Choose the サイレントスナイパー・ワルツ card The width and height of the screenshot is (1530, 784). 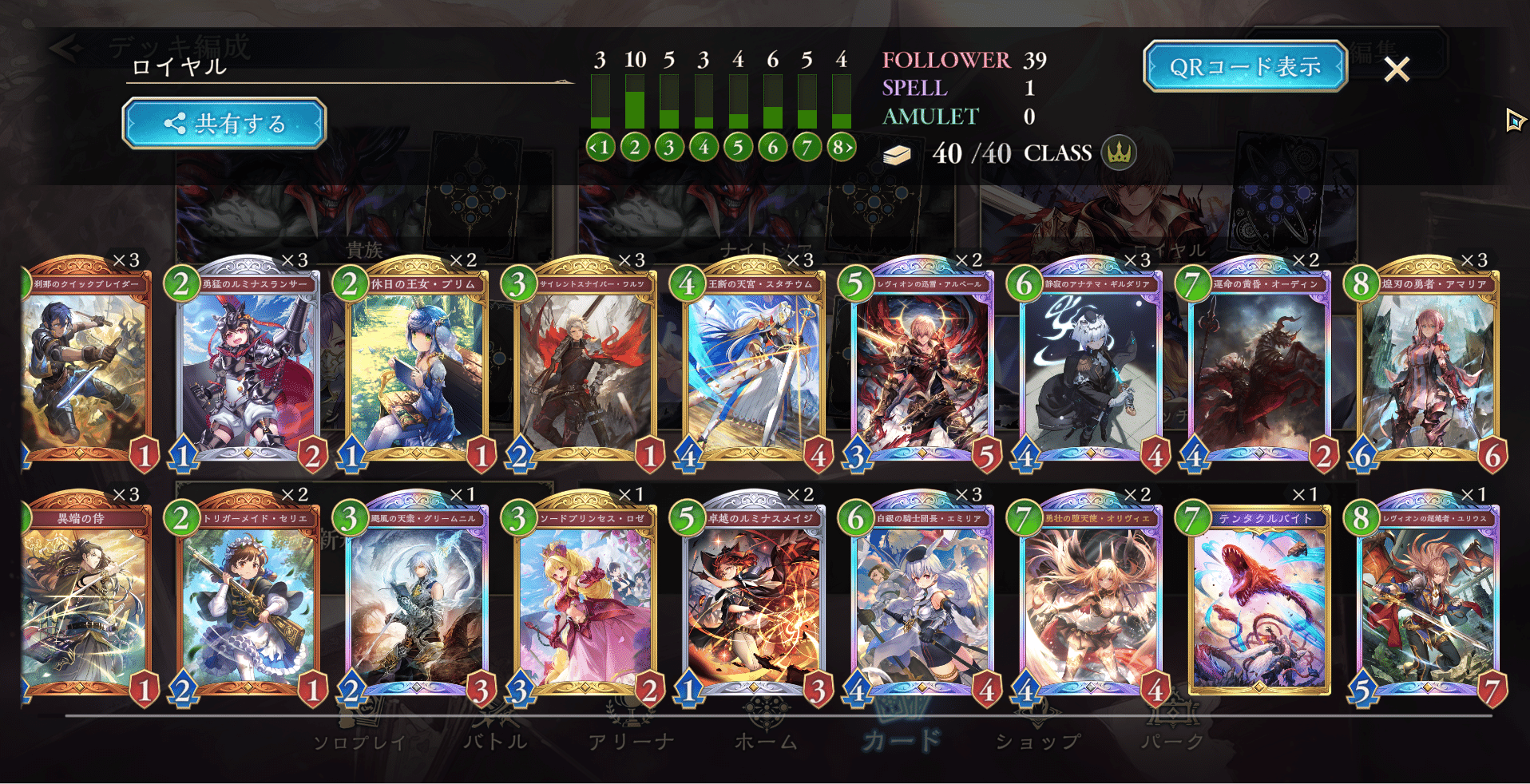[586, 367]
